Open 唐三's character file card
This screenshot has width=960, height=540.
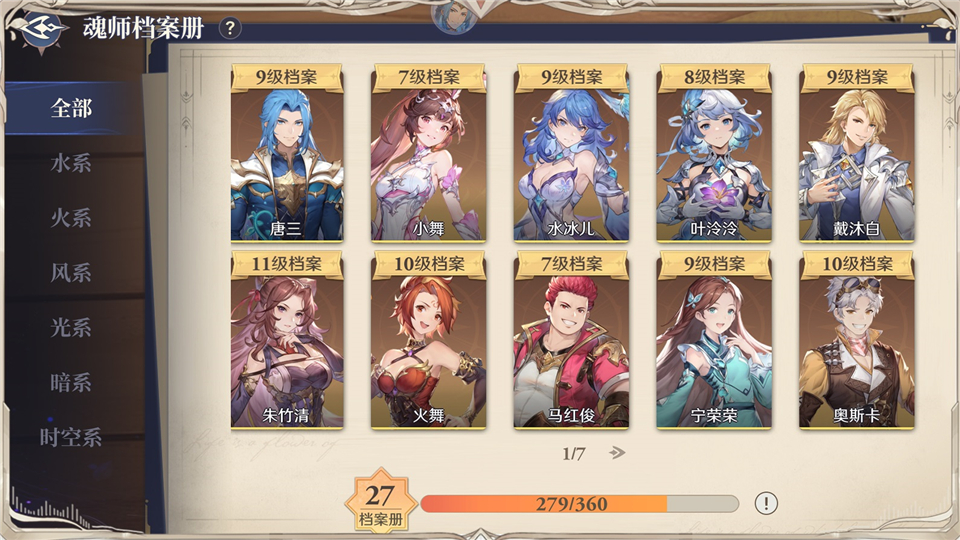(287, 160)
